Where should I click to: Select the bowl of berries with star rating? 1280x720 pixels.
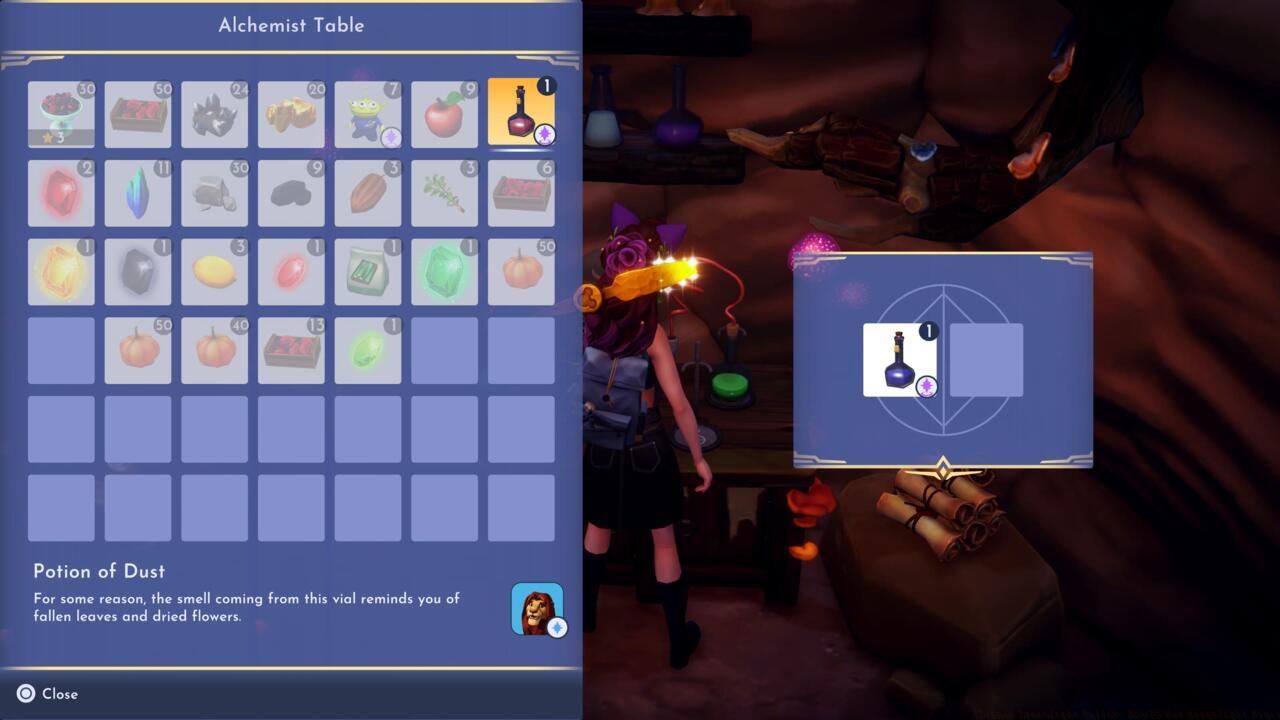[x=61, y=112]
